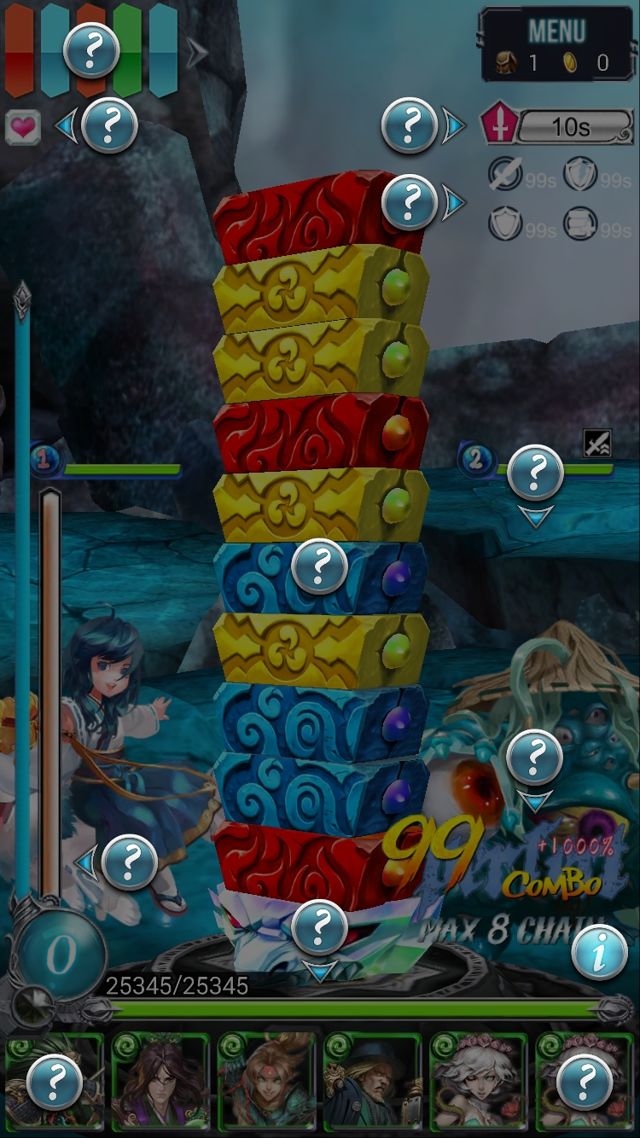Viewport: 640px width, 1138px height.
Task: Show help for the colored block queue
Action: (92, 48)
